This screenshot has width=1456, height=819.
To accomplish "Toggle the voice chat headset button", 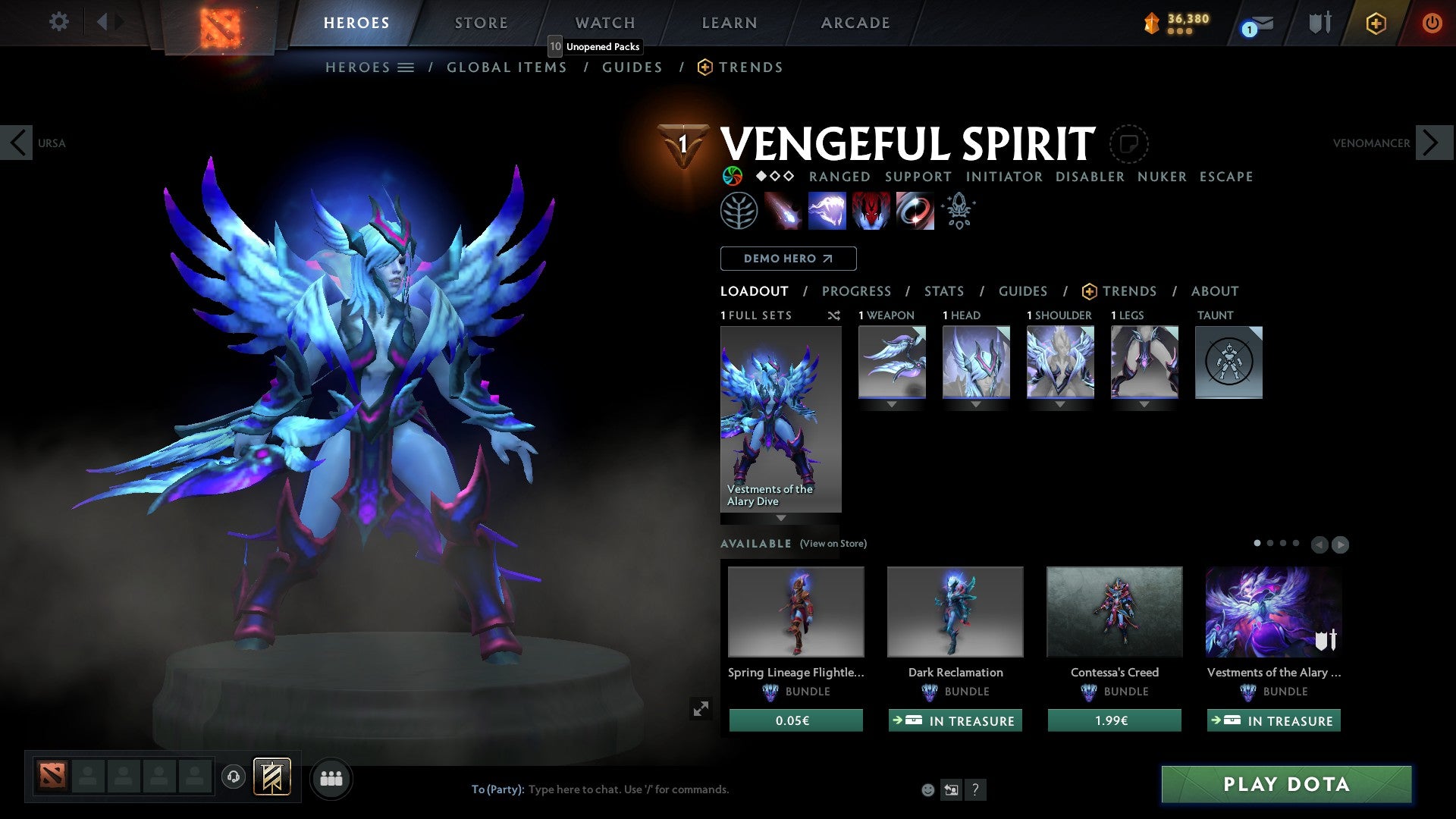I will tap(233, 778).
